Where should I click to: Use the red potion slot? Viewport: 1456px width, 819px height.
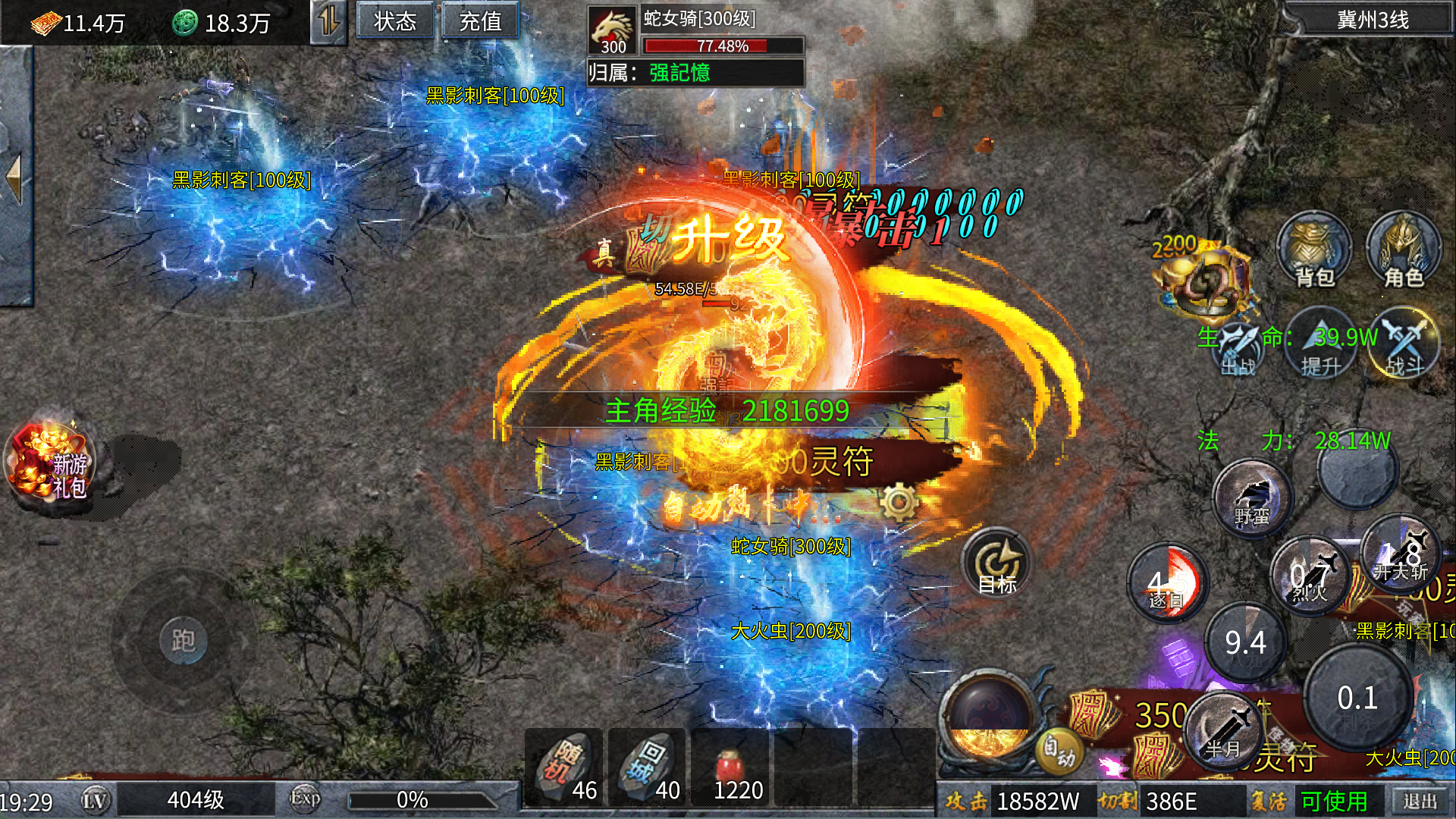tap(730, 767)
